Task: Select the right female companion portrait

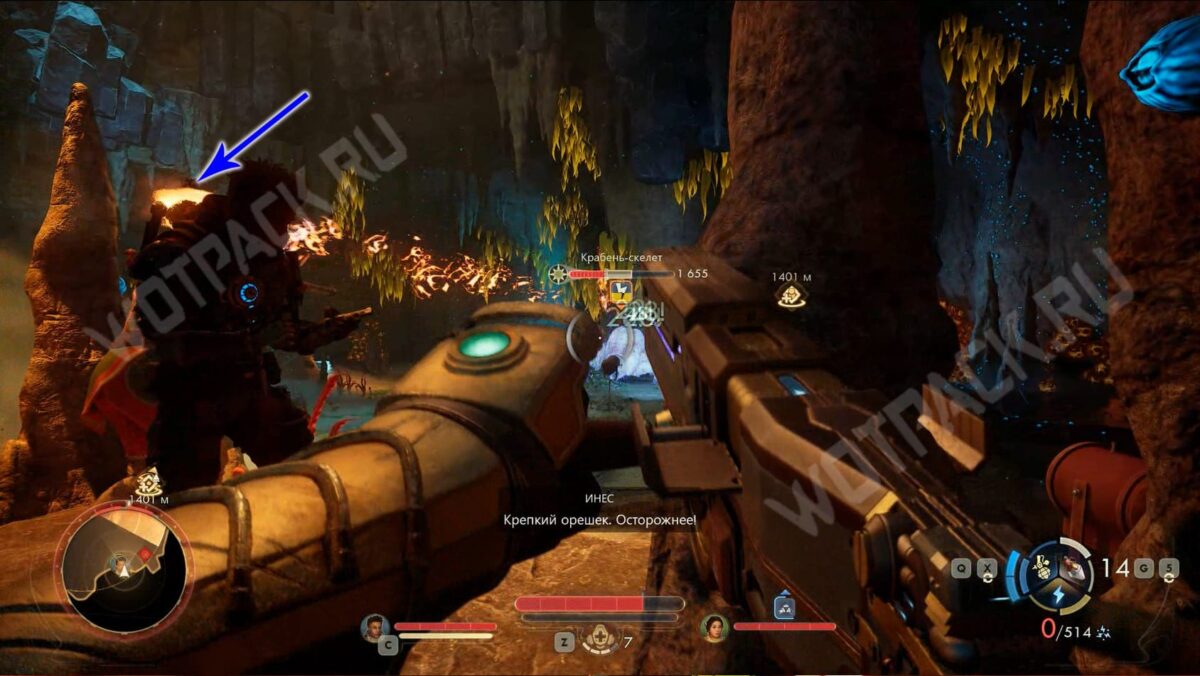Action: (x=714, y=627)
